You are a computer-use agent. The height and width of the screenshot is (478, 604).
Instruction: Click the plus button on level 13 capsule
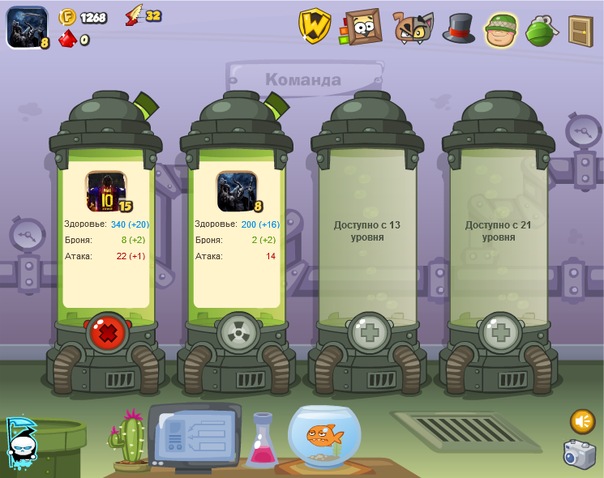pos(367,332)
